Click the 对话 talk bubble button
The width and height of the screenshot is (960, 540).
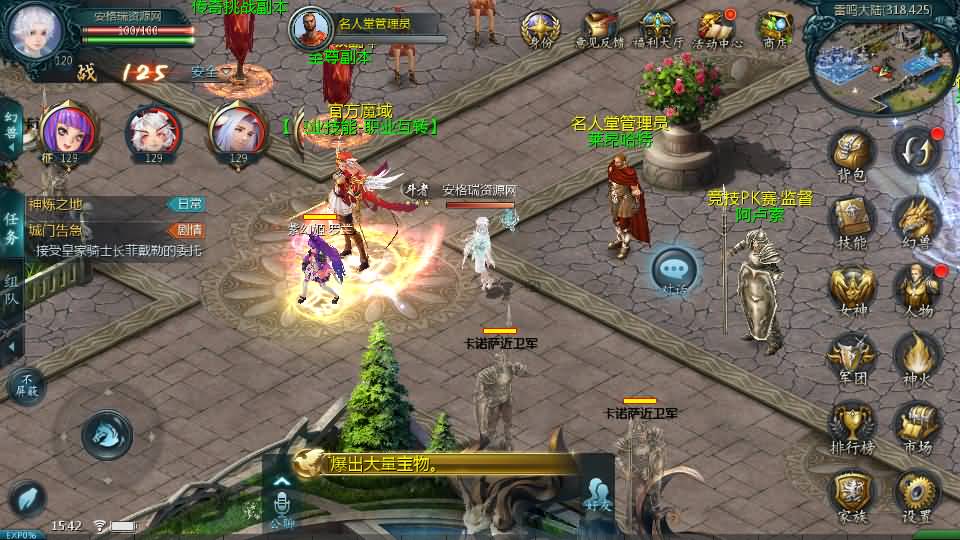[674, 270]
